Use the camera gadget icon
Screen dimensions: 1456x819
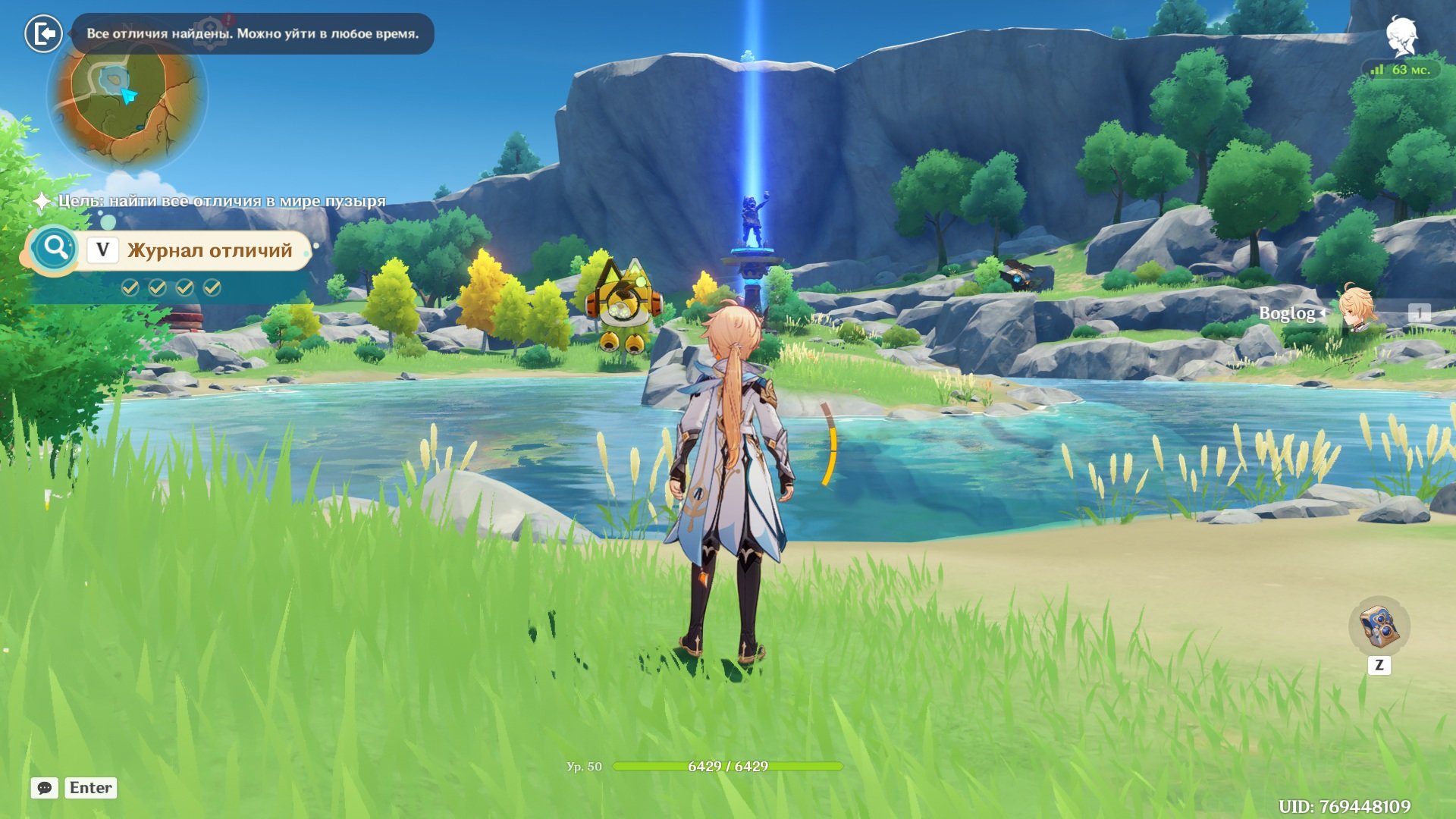(1379, 626)
